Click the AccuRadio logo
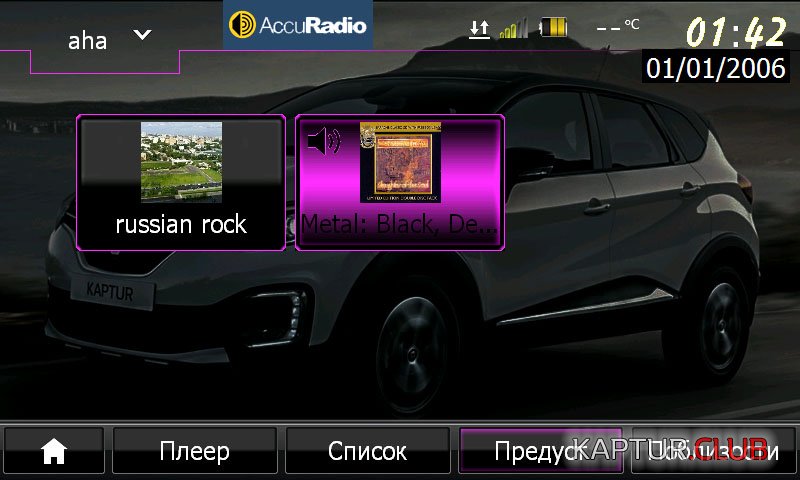 point(298,25)
